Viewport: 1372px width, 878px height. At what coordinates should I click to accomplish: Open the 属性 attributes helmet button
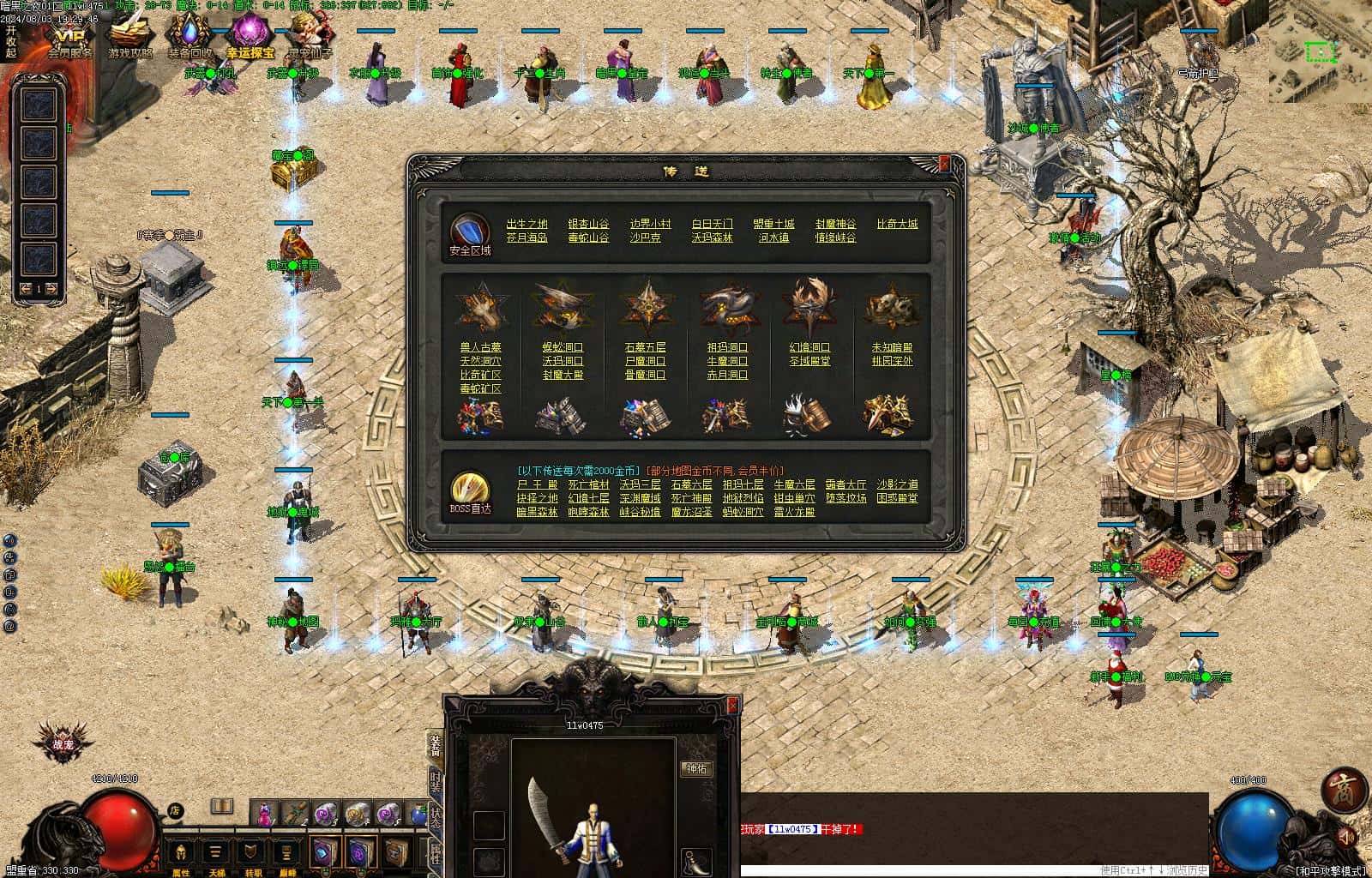(x=181, y=853)
